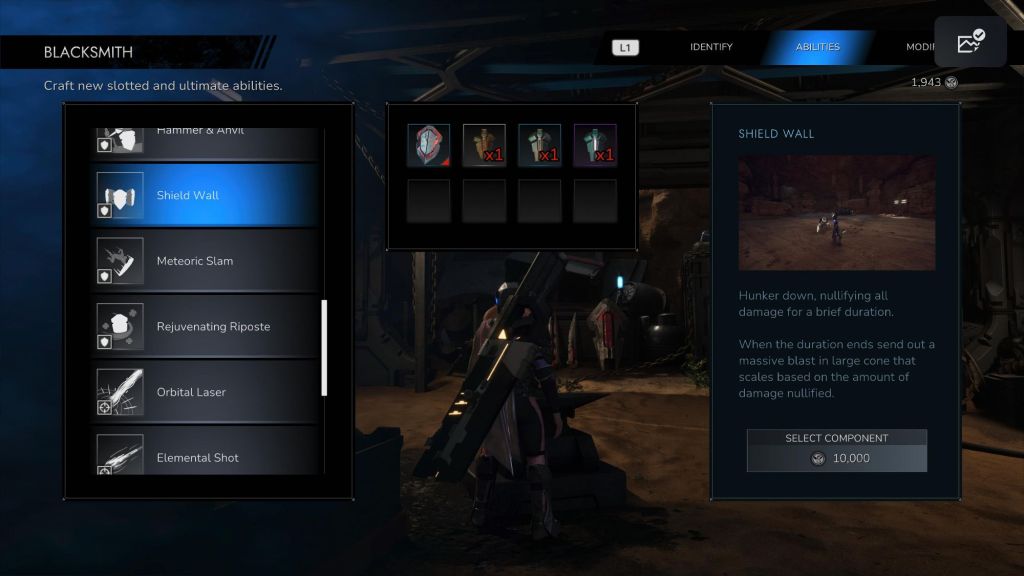Image resolution: width=1024 pixels, height=576 pixels.
Task: Click the Shield Wall preview thumbnail
Action: point(836,212)
